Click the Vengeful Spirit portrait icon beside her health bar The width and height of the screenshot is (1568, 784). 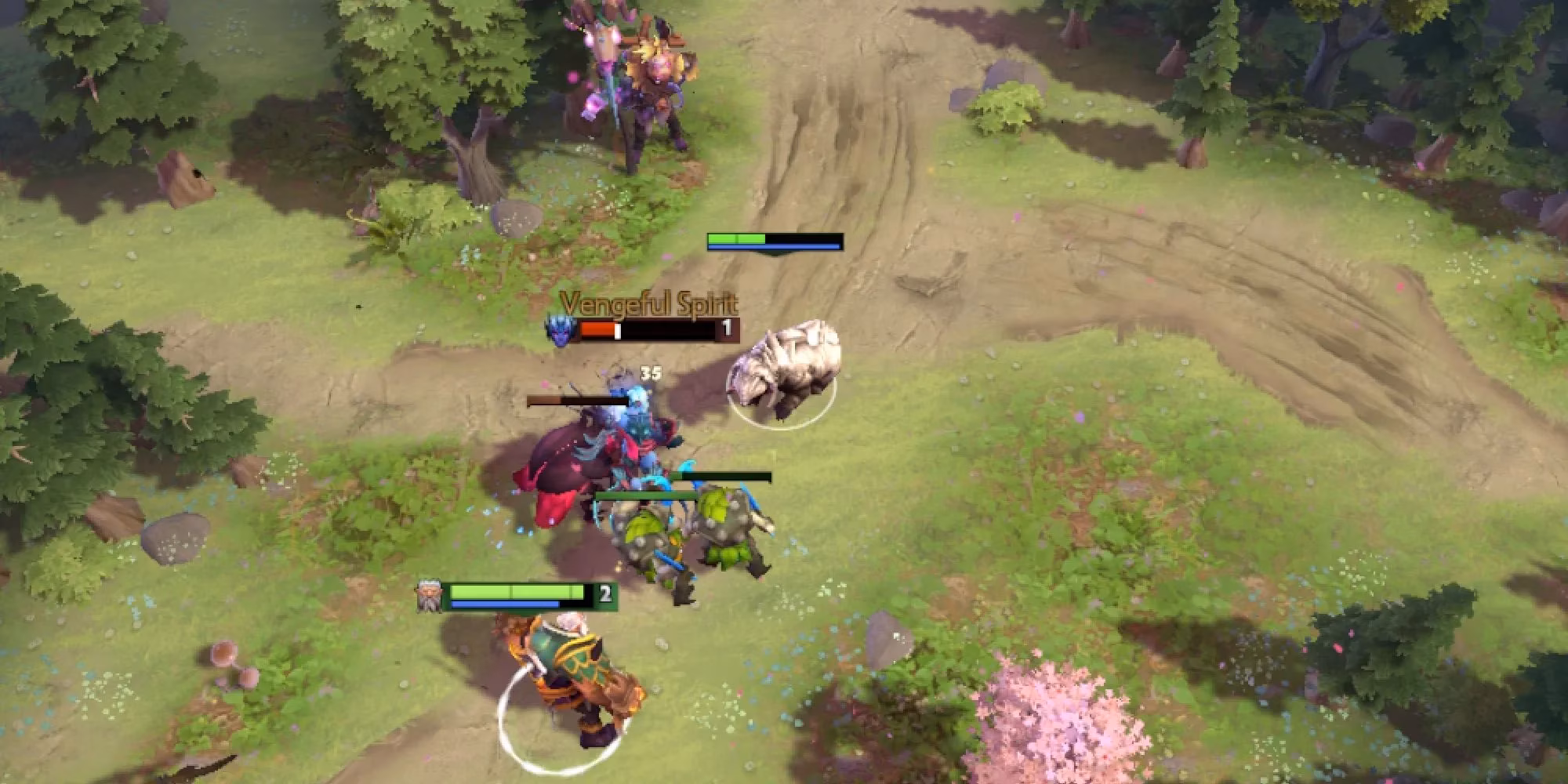click(x=560, y=330)
